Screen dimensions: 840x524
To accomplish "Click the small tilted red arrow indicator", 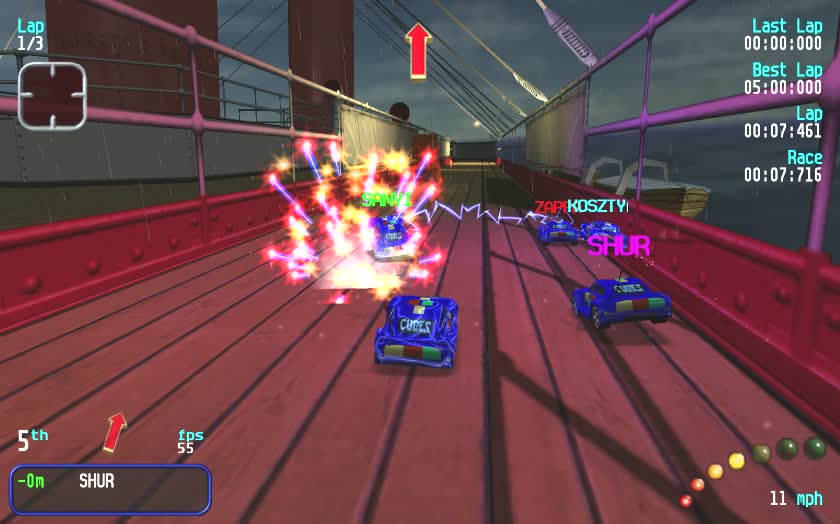I will click(x=116, y=431).
